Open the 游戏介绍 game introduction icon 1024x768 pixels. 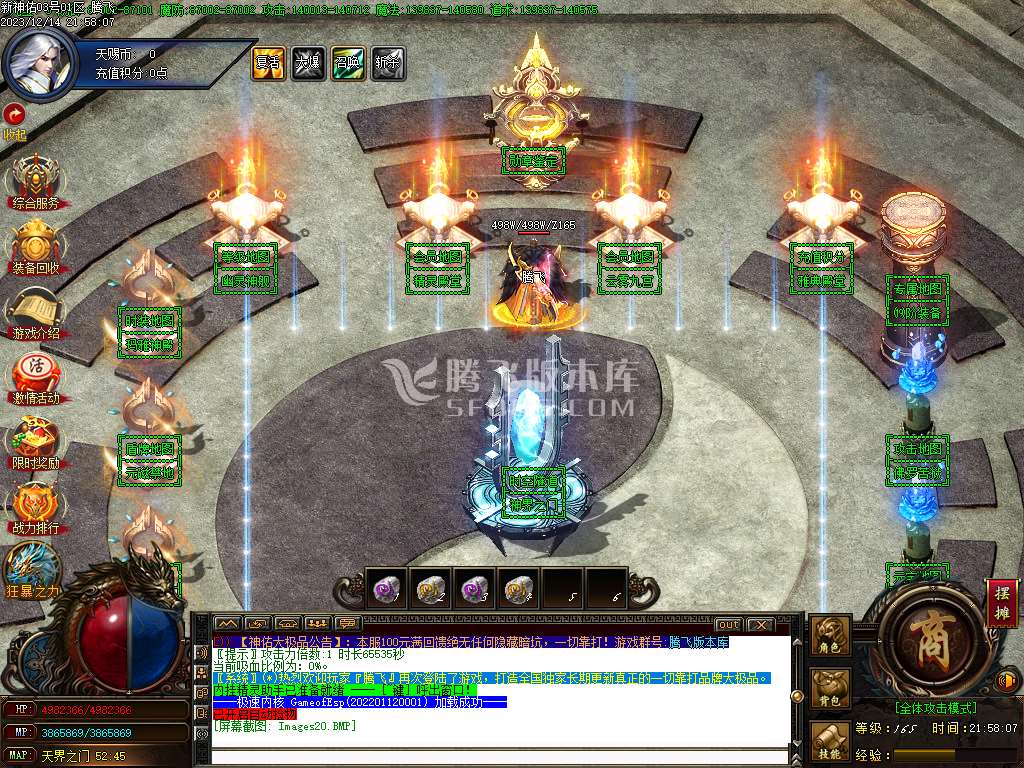[x=36, y=311]
